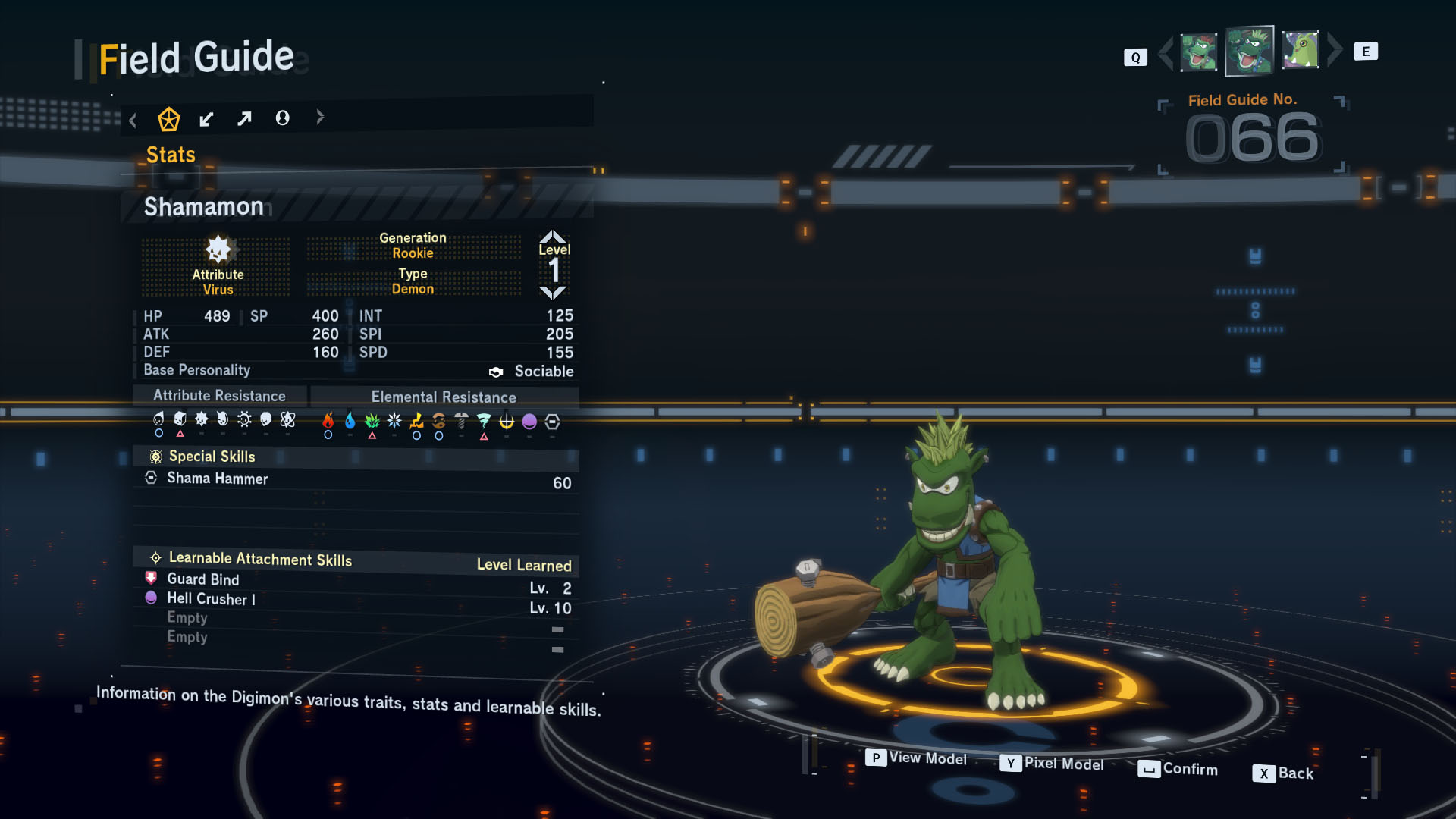Click the Confirm option
The width and height of the screenshot is (1456, 819).
[1178, 769]
